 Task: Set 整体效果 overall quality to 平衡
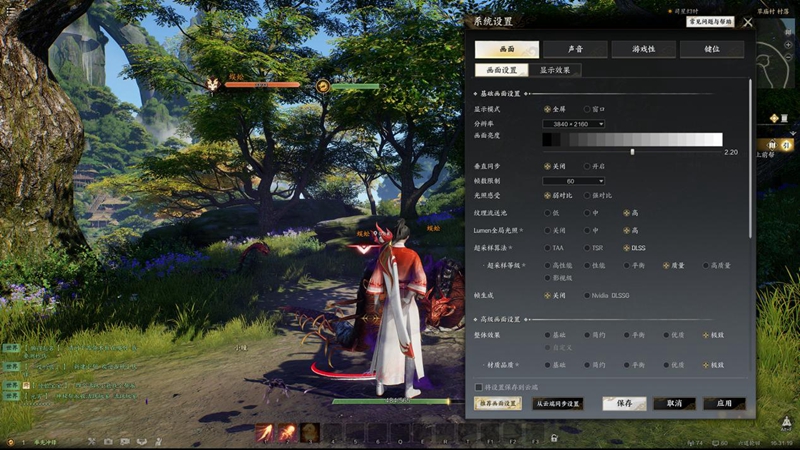[x=627, y=335]
